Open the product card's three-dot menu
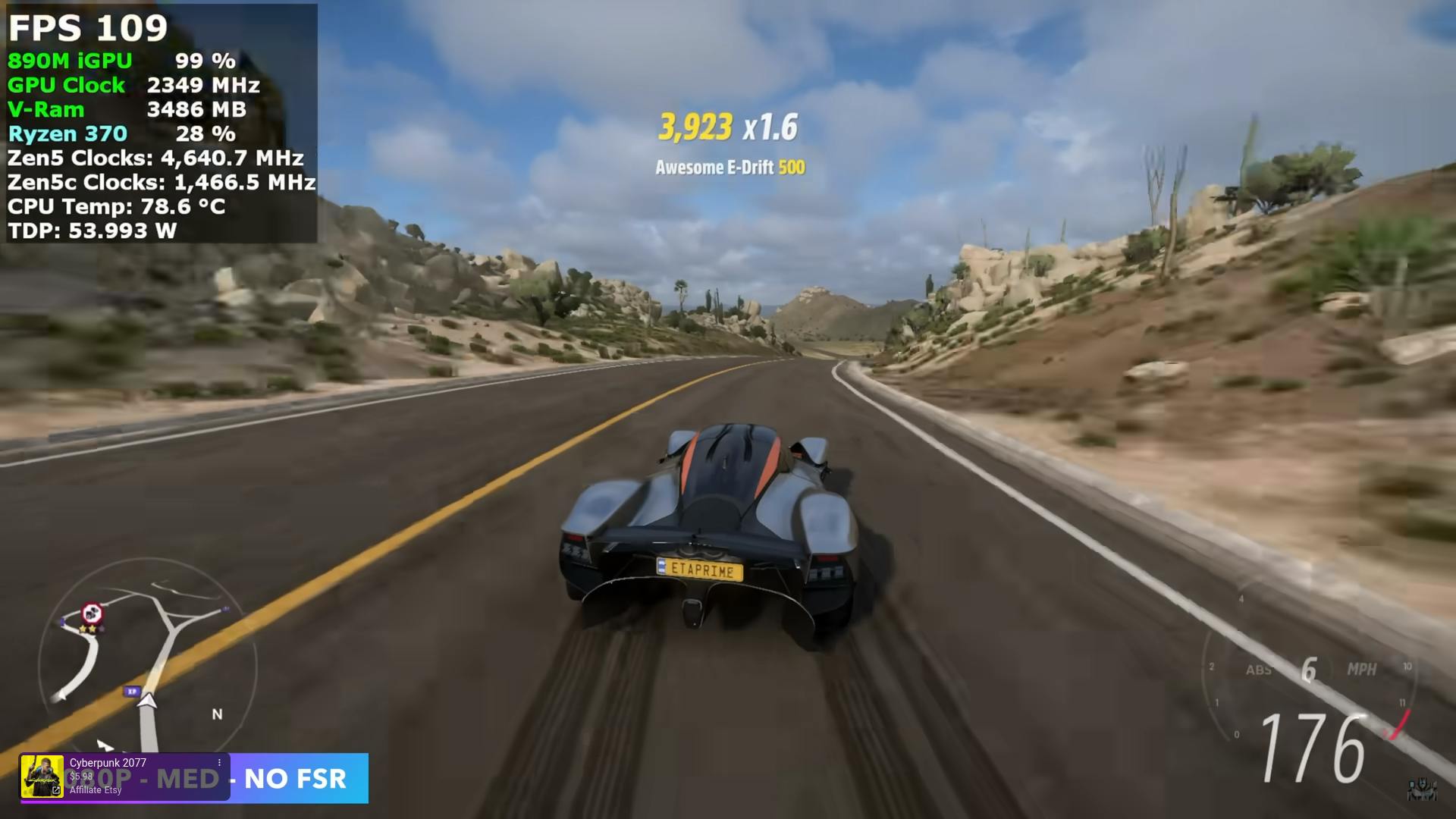Viewport: 1456px width, 819px height. point(219,763)
